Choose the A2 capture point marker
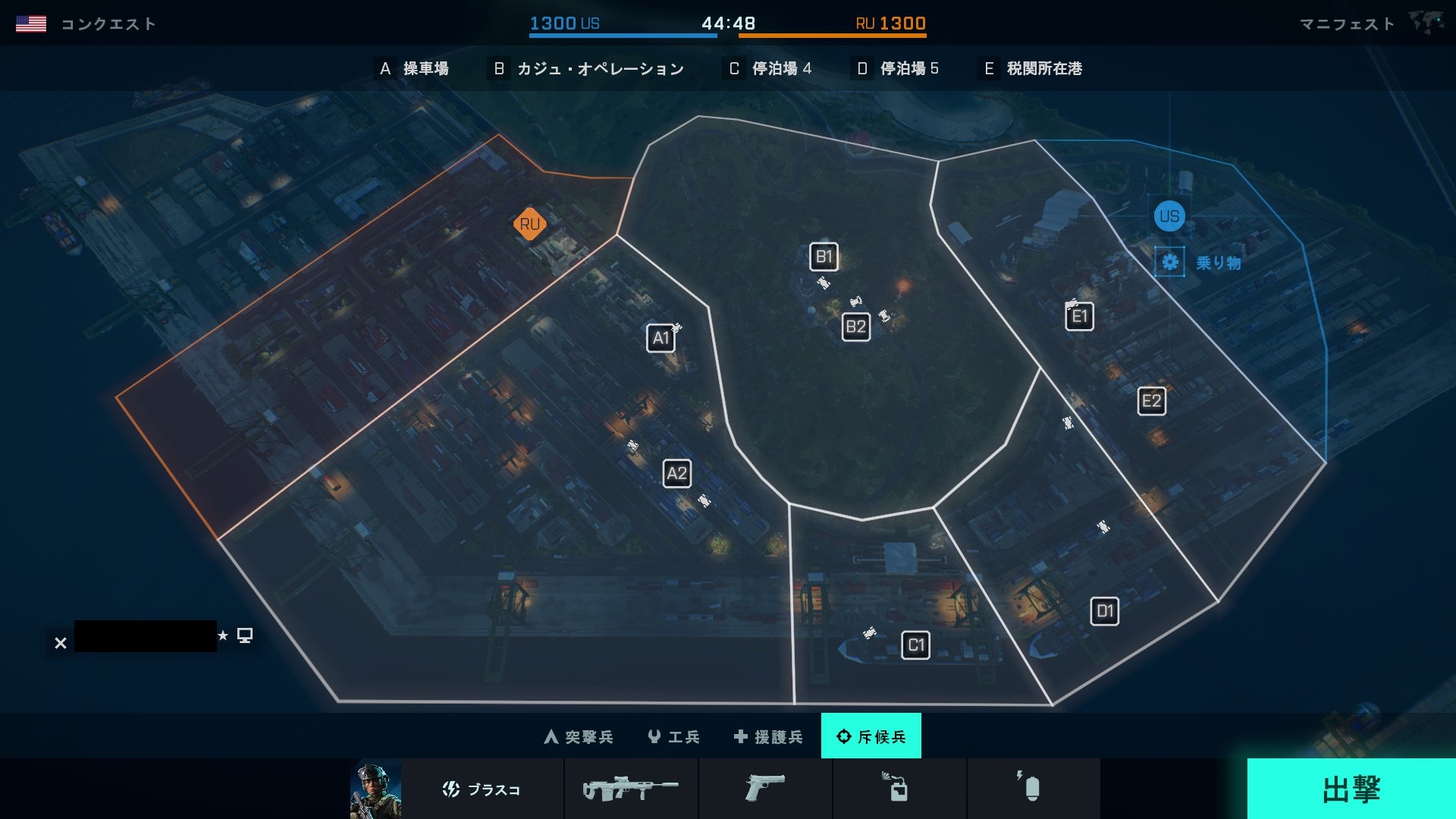This screenshot has width=1456, height=819. click(676, 474)
